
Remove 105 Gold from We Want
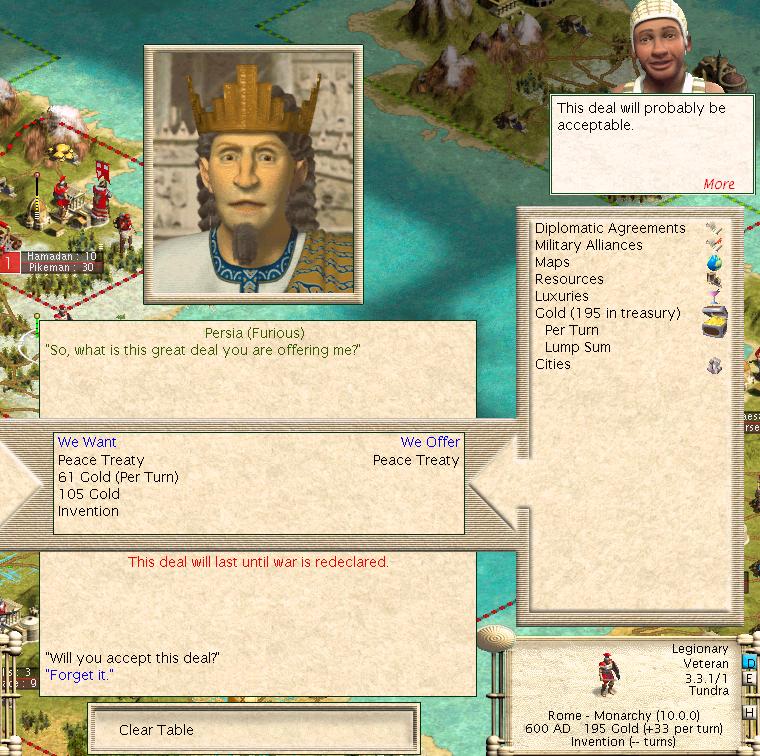point(89,494)
